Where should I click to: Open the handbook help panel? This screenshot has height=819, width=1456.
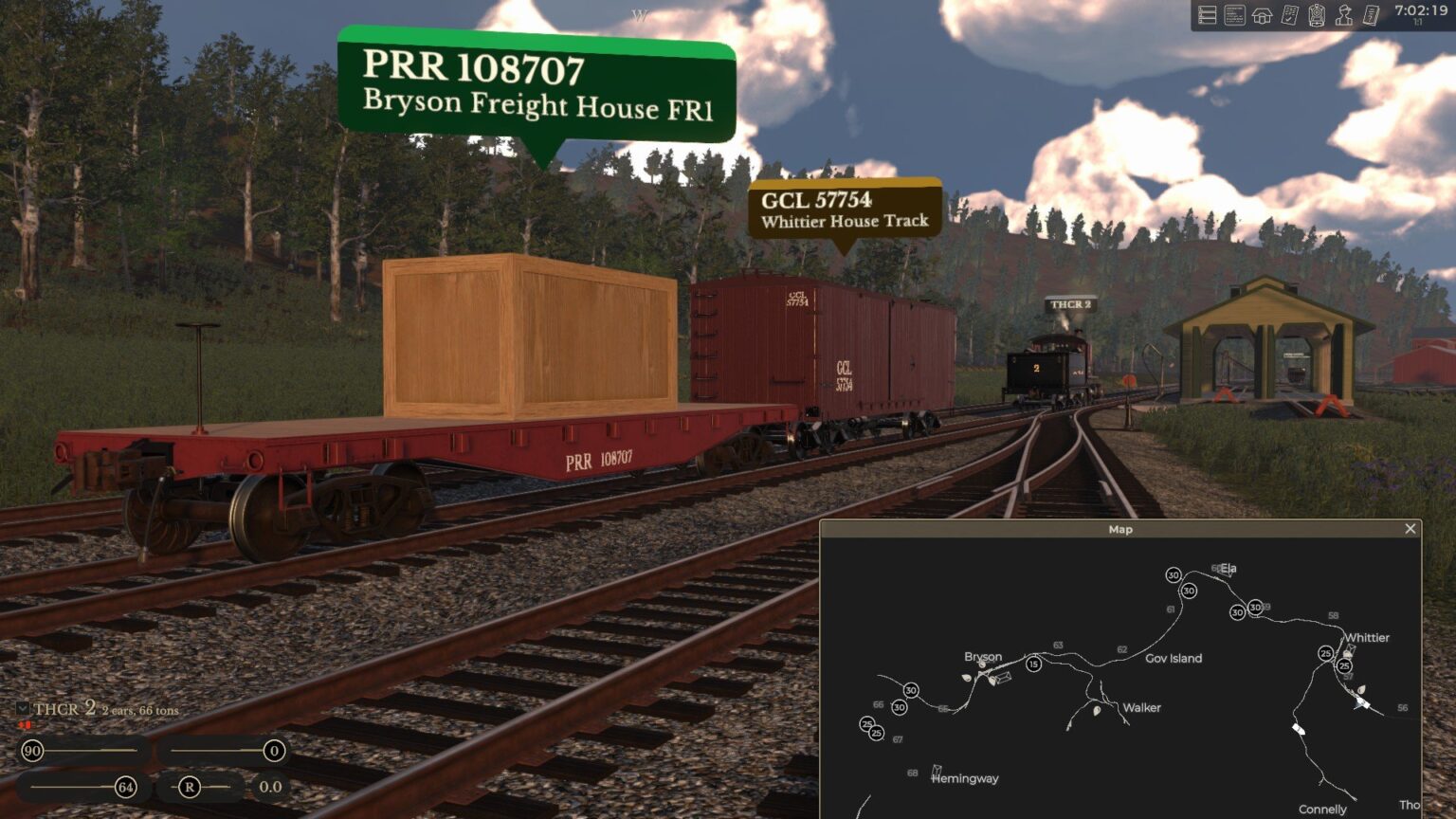tap(1370, 14)
